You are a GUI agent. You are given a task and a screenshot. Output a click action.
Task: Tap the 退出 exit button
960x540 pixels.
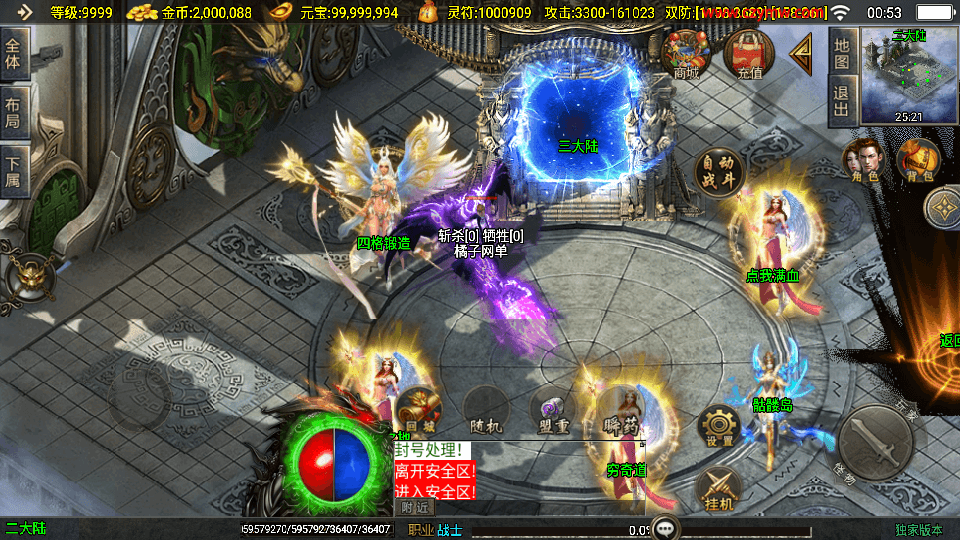(842, 102)
